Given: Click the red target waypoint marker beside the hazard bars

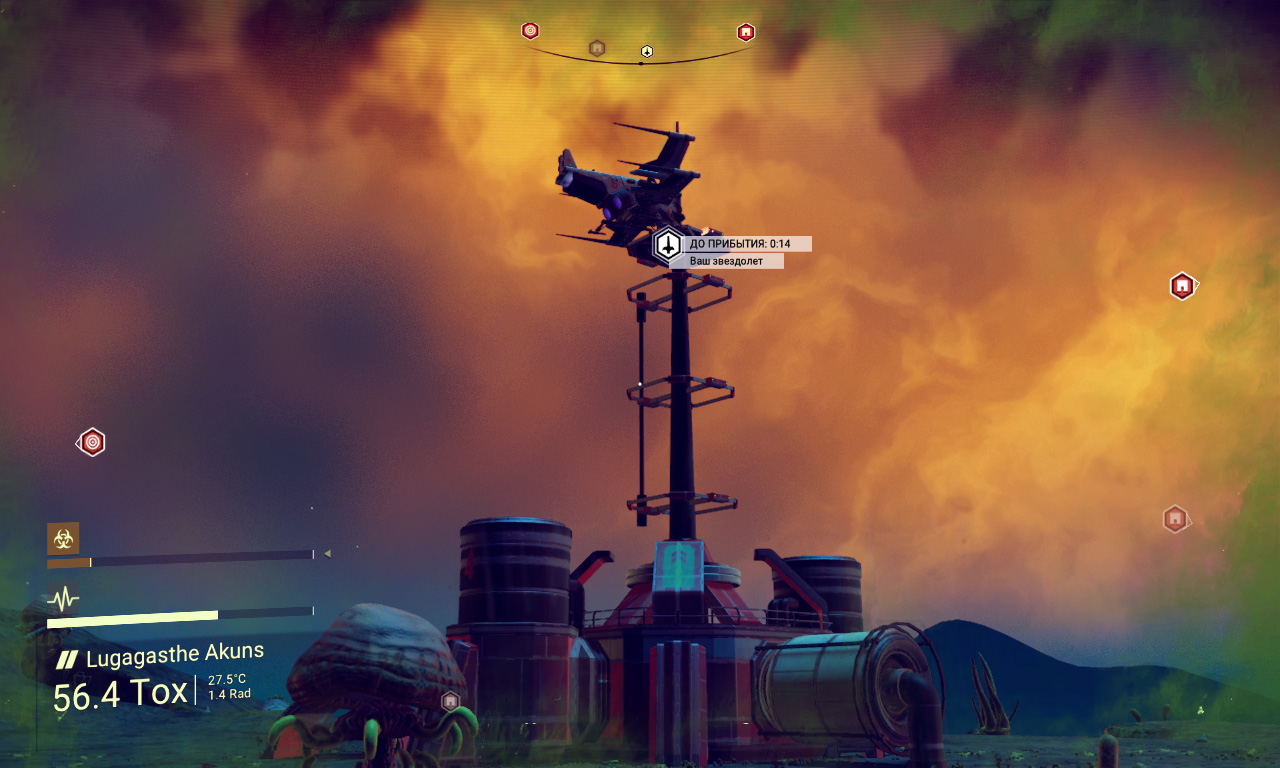Looking at the screenshot, I should click(x=92, y=442).
